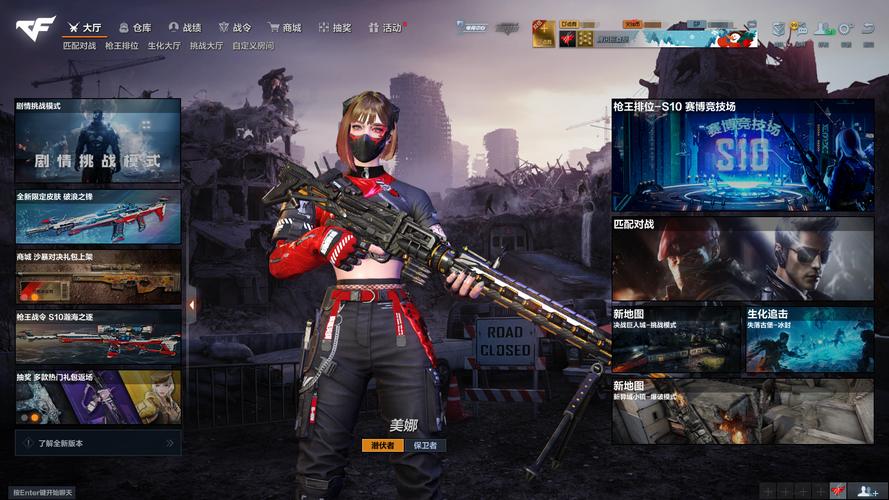Select the 潜伏者 faction tab
This screenshot has width=889, height=500.
(383, 445)
